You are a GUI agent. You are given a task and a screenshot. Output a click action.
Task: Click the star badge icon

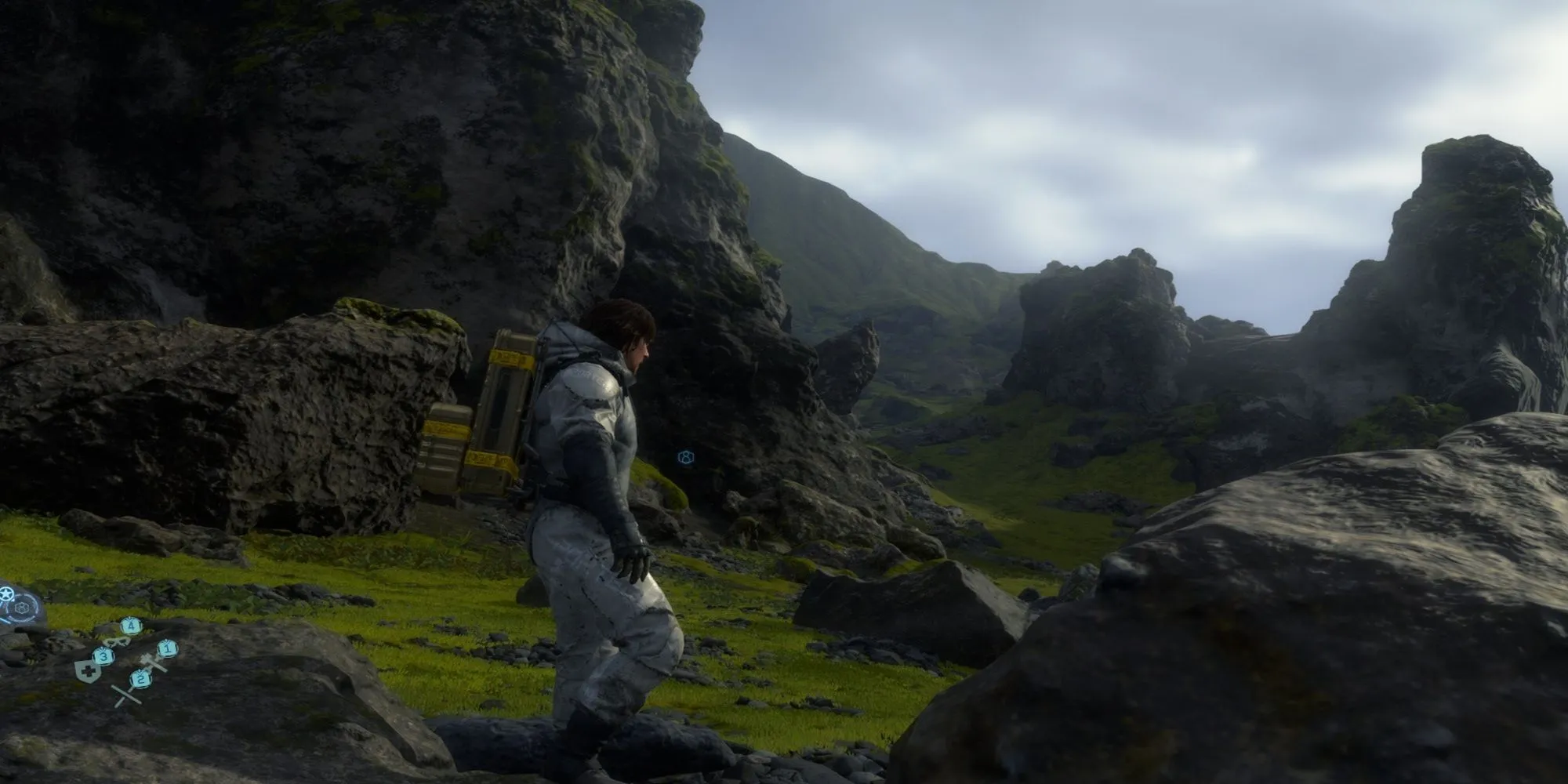click(6, 593)
